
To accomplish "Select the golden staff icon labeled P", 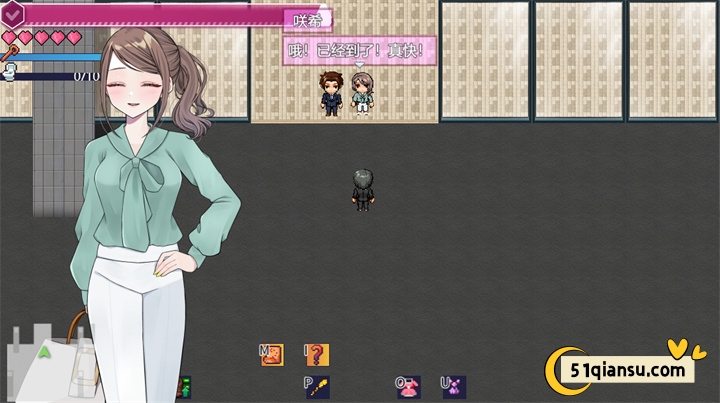I will coord(318,386).
